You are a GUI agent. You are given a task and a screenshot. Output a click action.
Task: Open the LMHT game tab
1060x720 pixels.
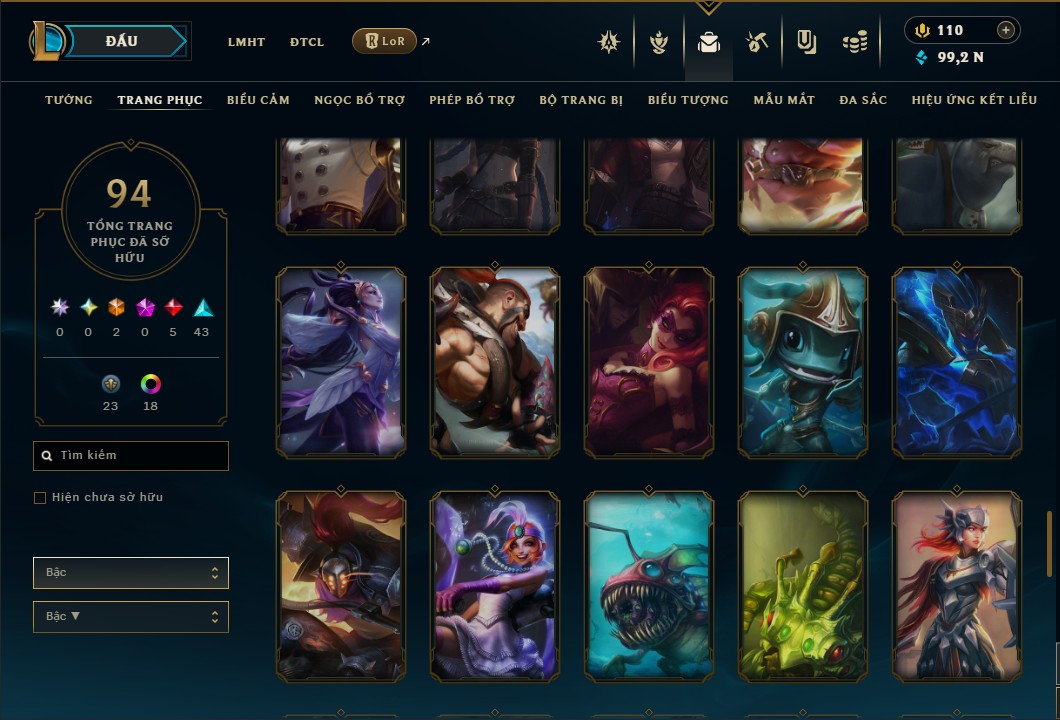tap(246, 42)
